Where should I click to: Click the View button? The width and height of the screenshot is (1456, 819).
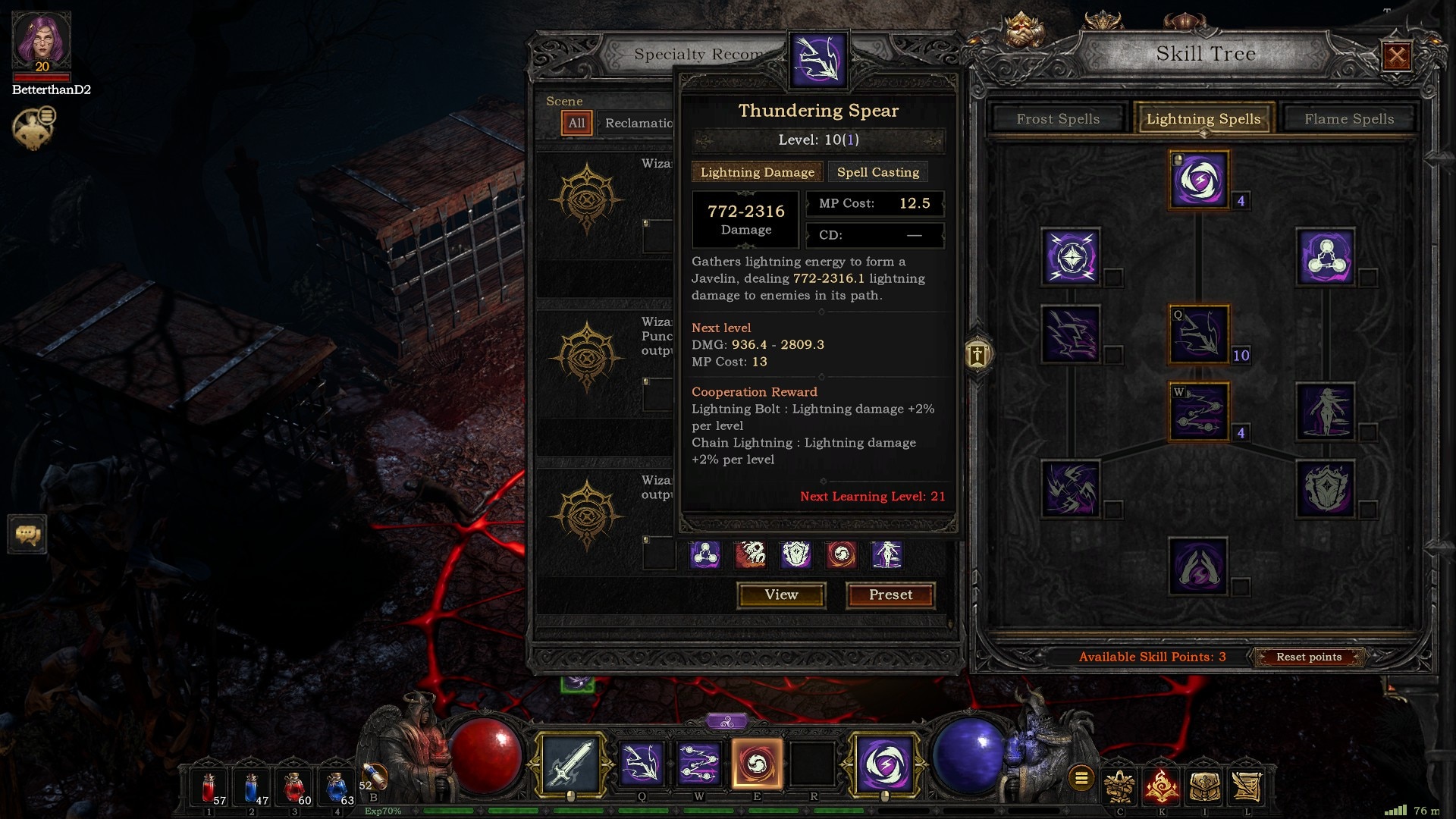pyautogui.click(x=781, y=595)
